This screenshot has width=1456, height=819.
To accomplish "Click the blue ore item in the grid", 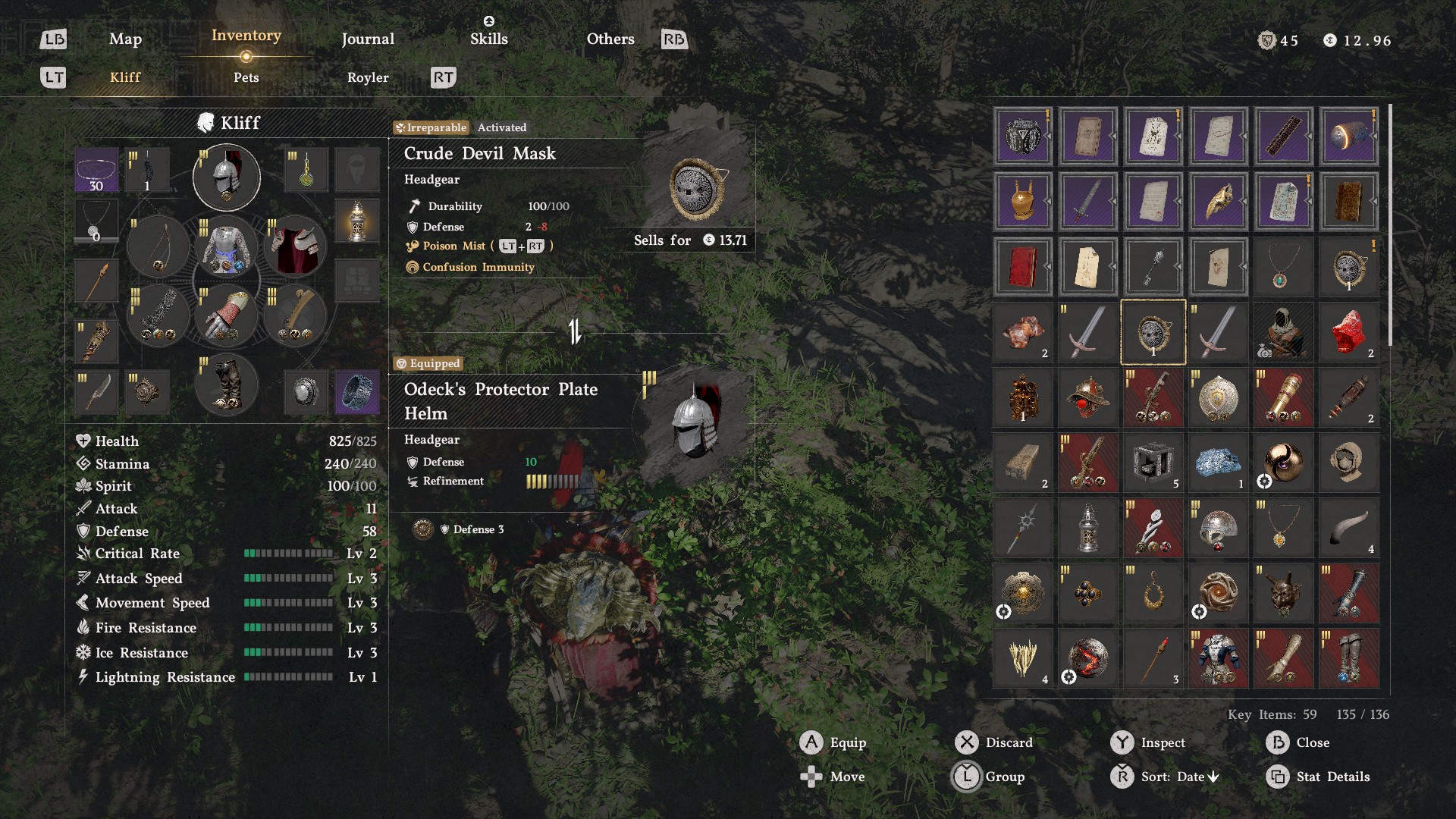I will coord(1218,463).
